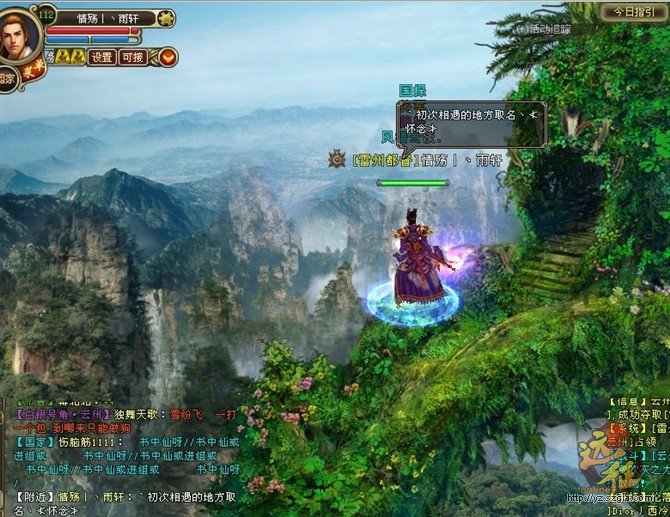The image size is (670, 517).
Task: Click the 可接 available quests button
Action: 133,57
